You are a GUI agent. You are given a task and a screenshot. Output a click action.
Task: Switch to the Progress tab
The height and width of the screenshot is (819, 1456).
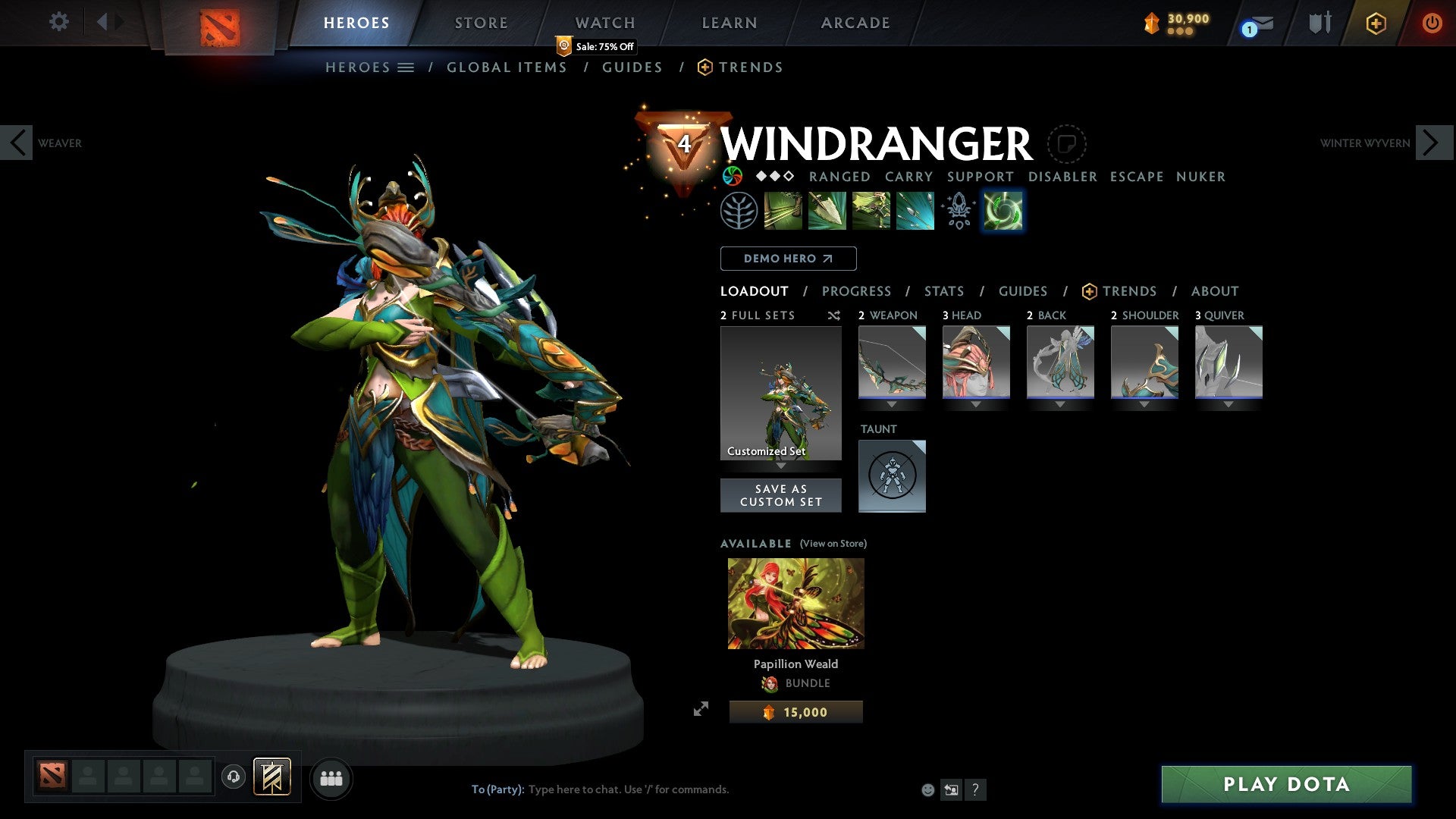pos(857,291)
